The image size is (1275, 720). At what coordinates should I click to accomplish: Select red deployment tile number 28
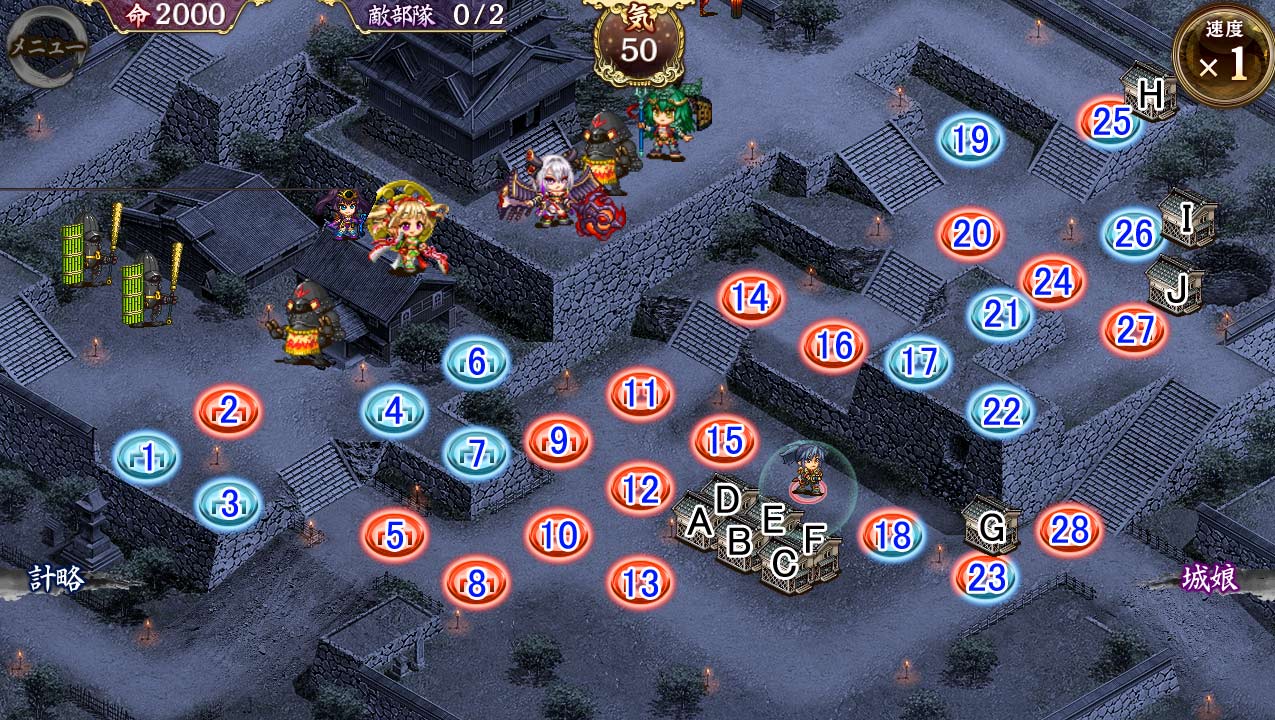pos(1069,530)
